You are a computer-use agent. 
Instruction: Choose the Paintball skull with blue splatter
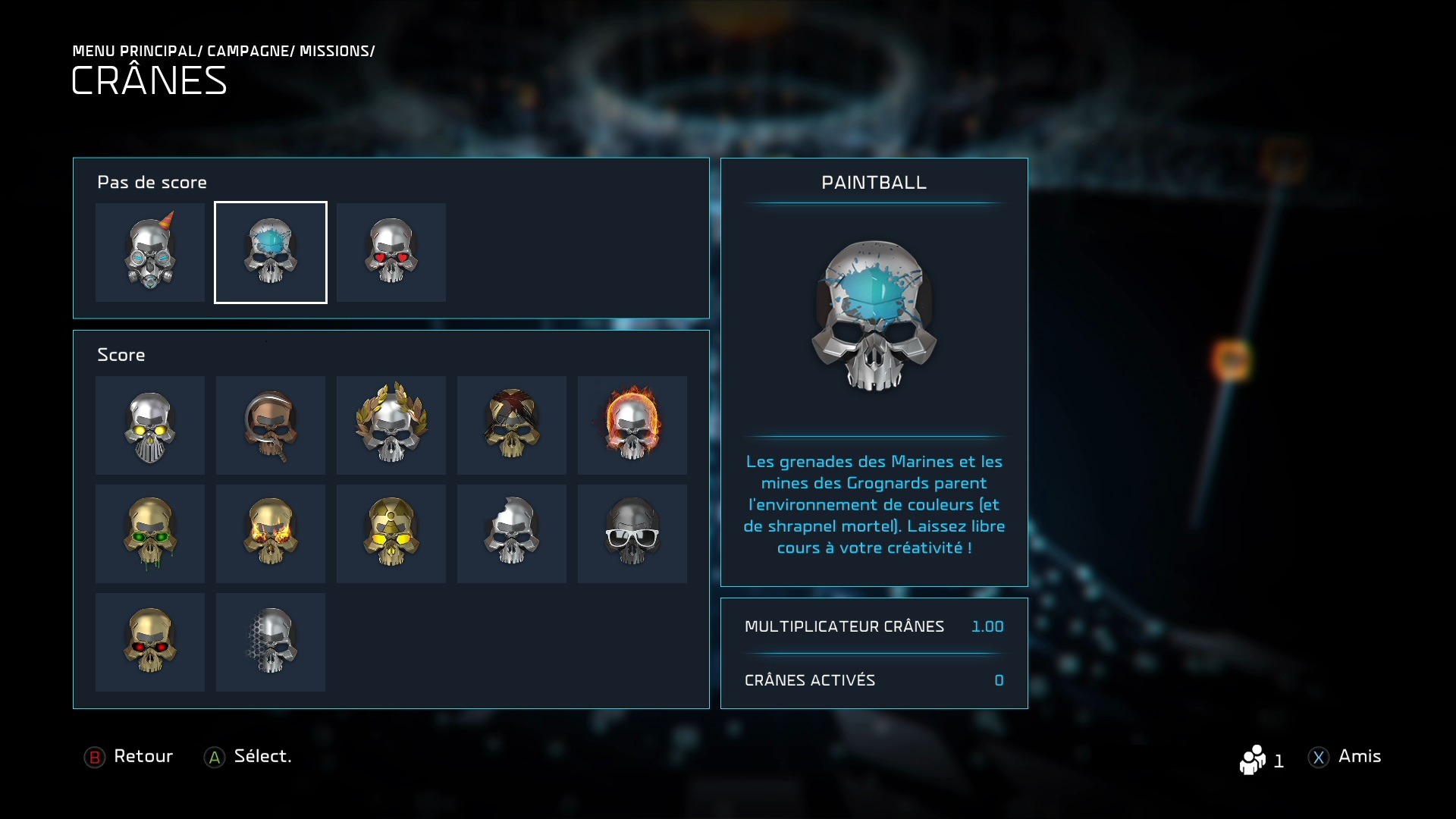[271, 253]
